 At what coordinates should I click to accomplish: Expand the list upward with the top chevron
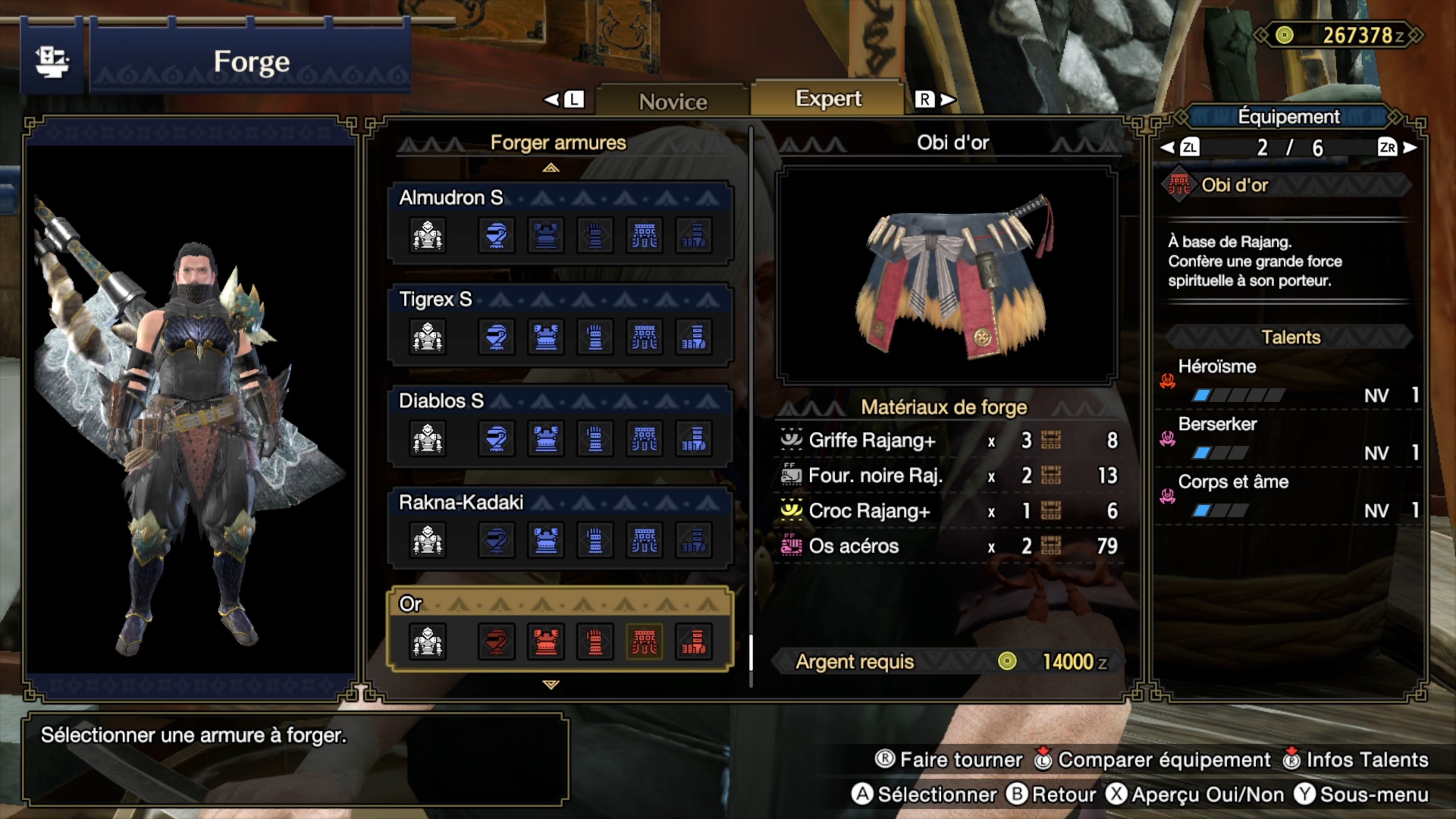click(x=551, y=168)
